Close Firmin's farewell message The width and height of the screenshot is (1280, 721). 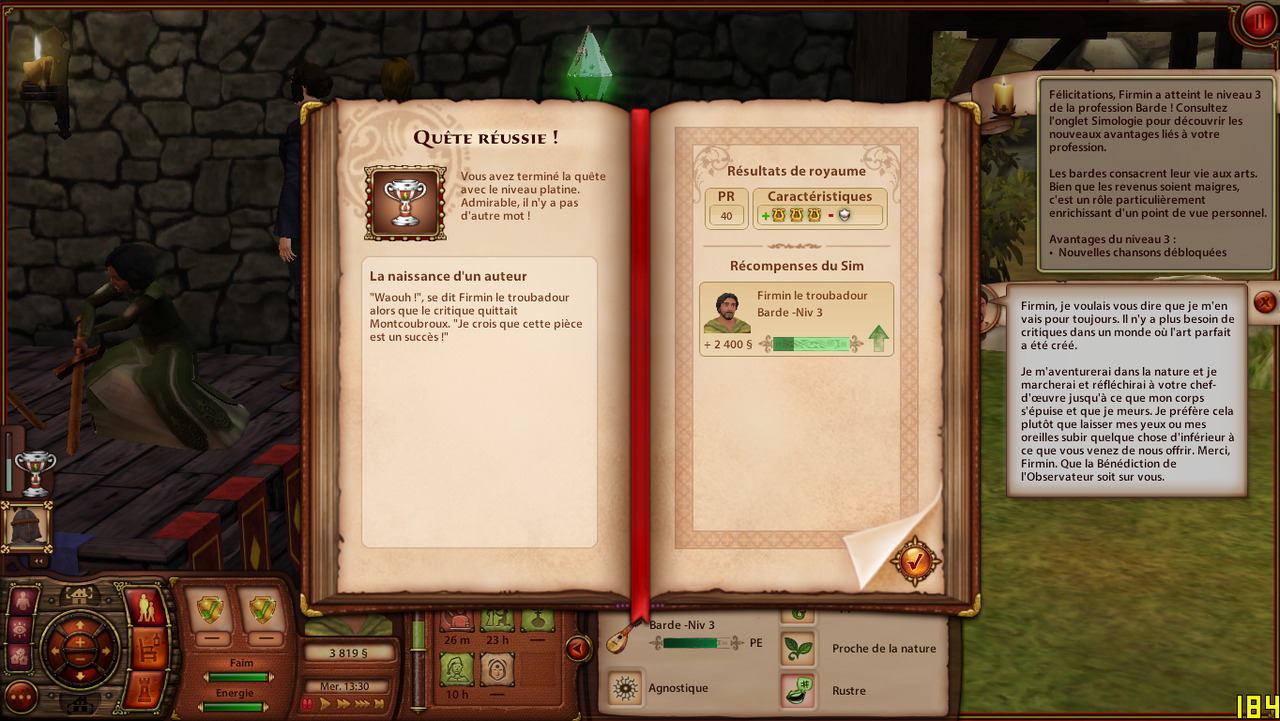pyautogui.click(x=1264, y=302)
